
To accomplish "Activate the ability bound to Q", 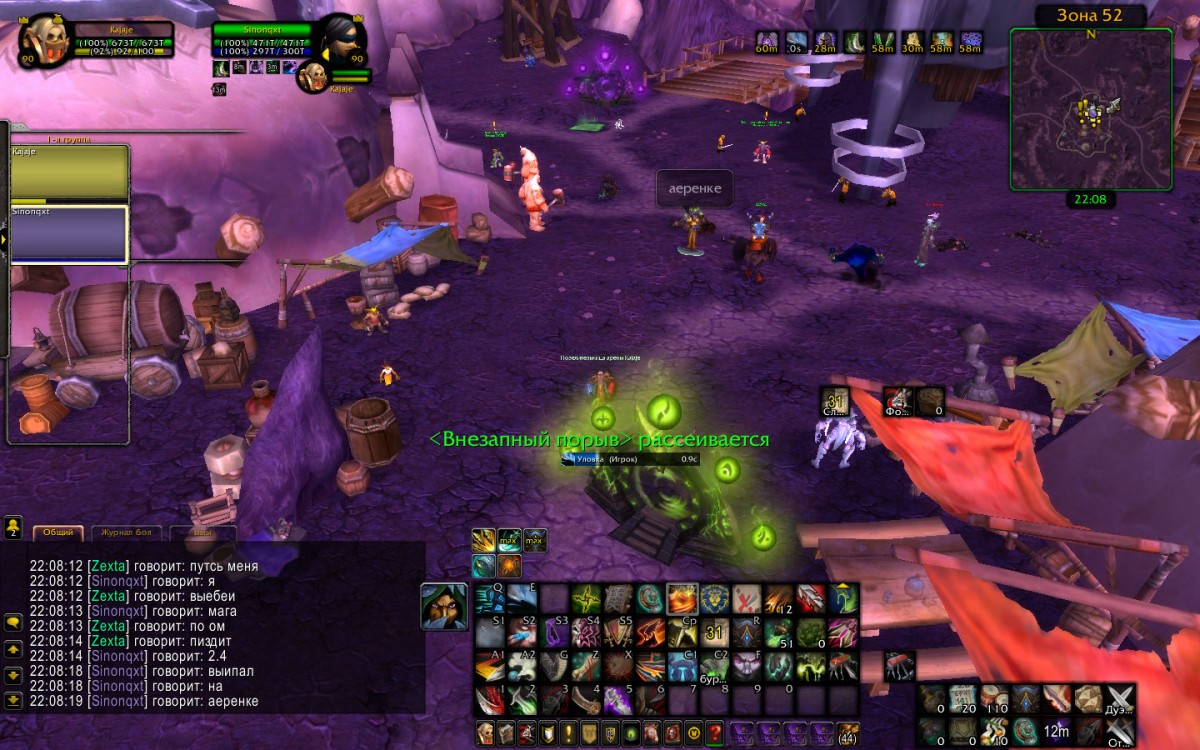I will (489, 598).
